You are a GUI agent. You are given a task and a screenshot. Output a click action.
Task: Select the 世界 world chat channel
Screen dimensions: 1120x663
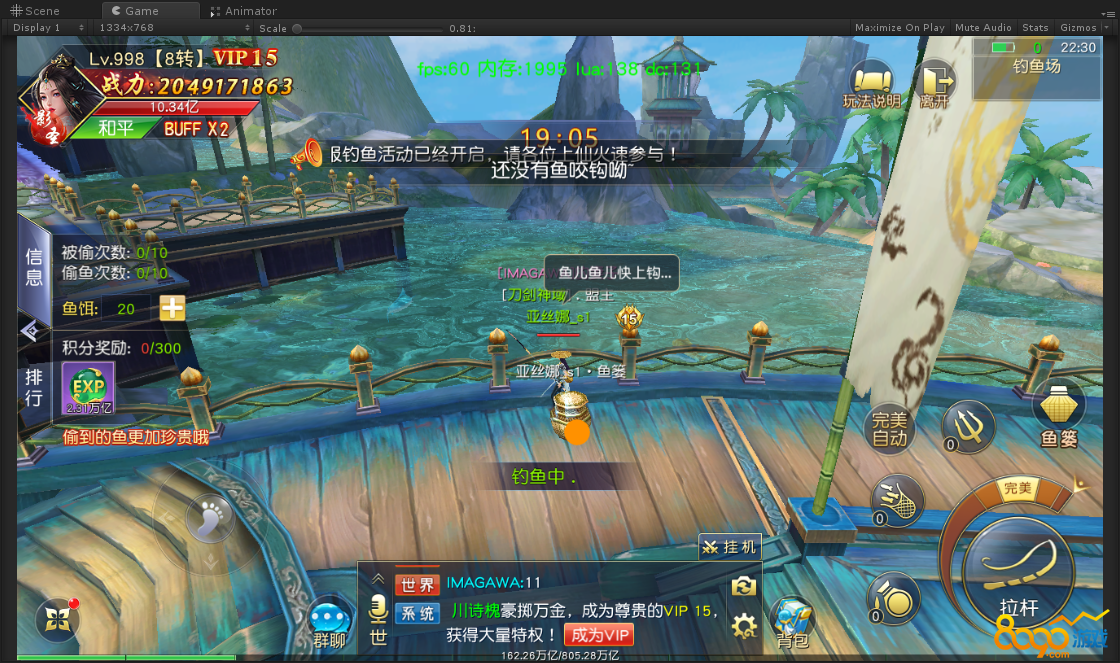point(417,584)
